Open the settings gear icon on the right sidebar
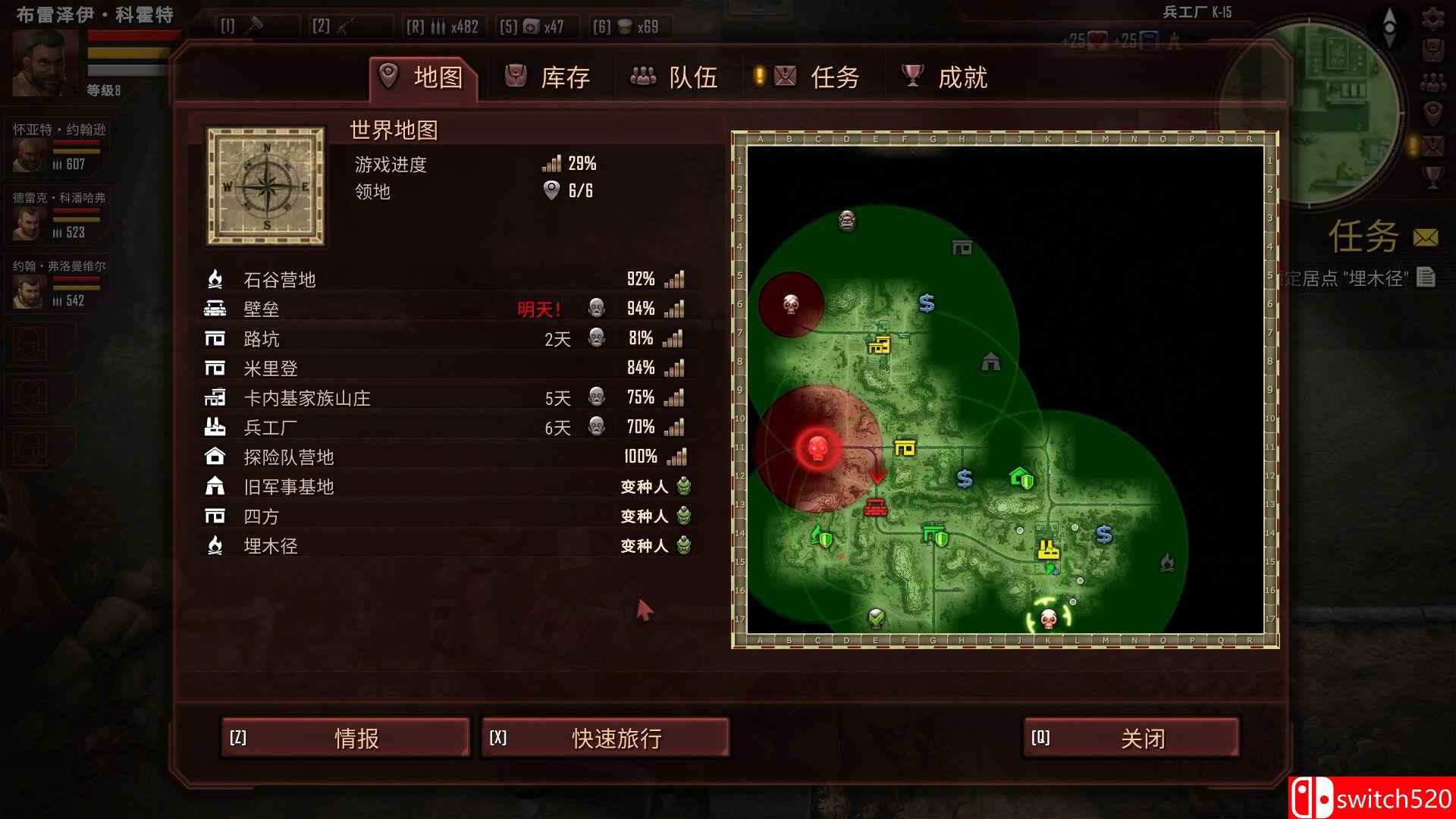The height and width of the screenshot is (819, 1456). tap(1433, 19)
